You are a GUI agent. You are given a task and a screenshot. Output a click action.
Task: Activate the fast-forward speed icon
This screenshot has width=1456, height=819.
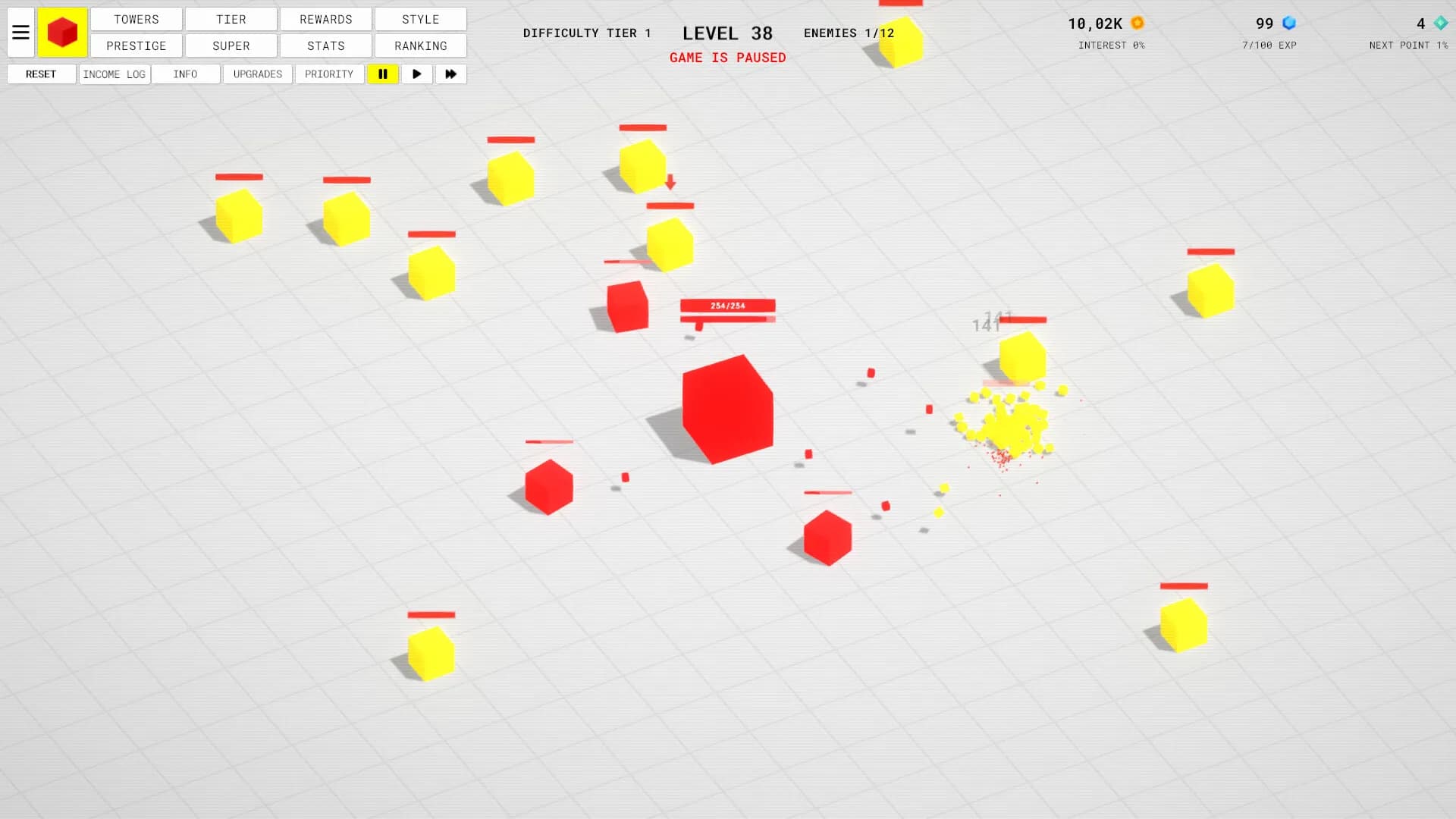point(450,74)
